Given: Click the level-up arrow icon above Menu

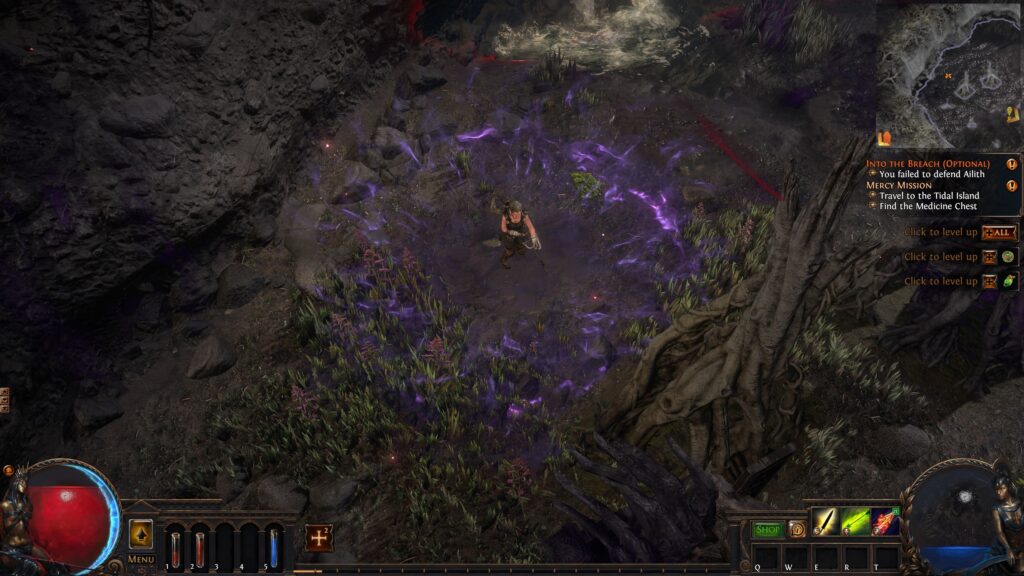Looking at the screenshot, I should (x=141, y=534).
